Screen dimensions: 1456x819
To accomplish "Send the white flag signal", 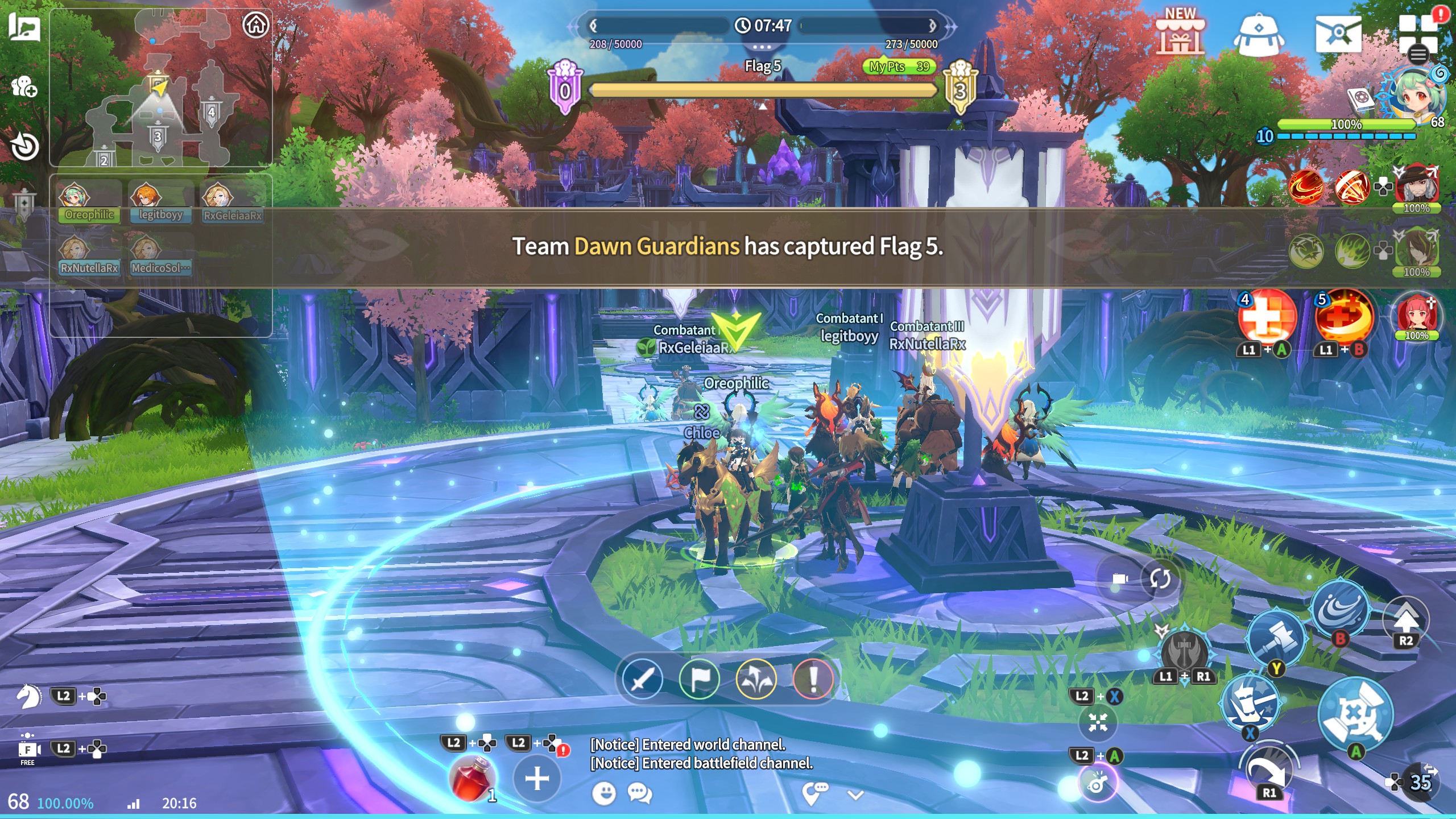I will pos(699,679).
